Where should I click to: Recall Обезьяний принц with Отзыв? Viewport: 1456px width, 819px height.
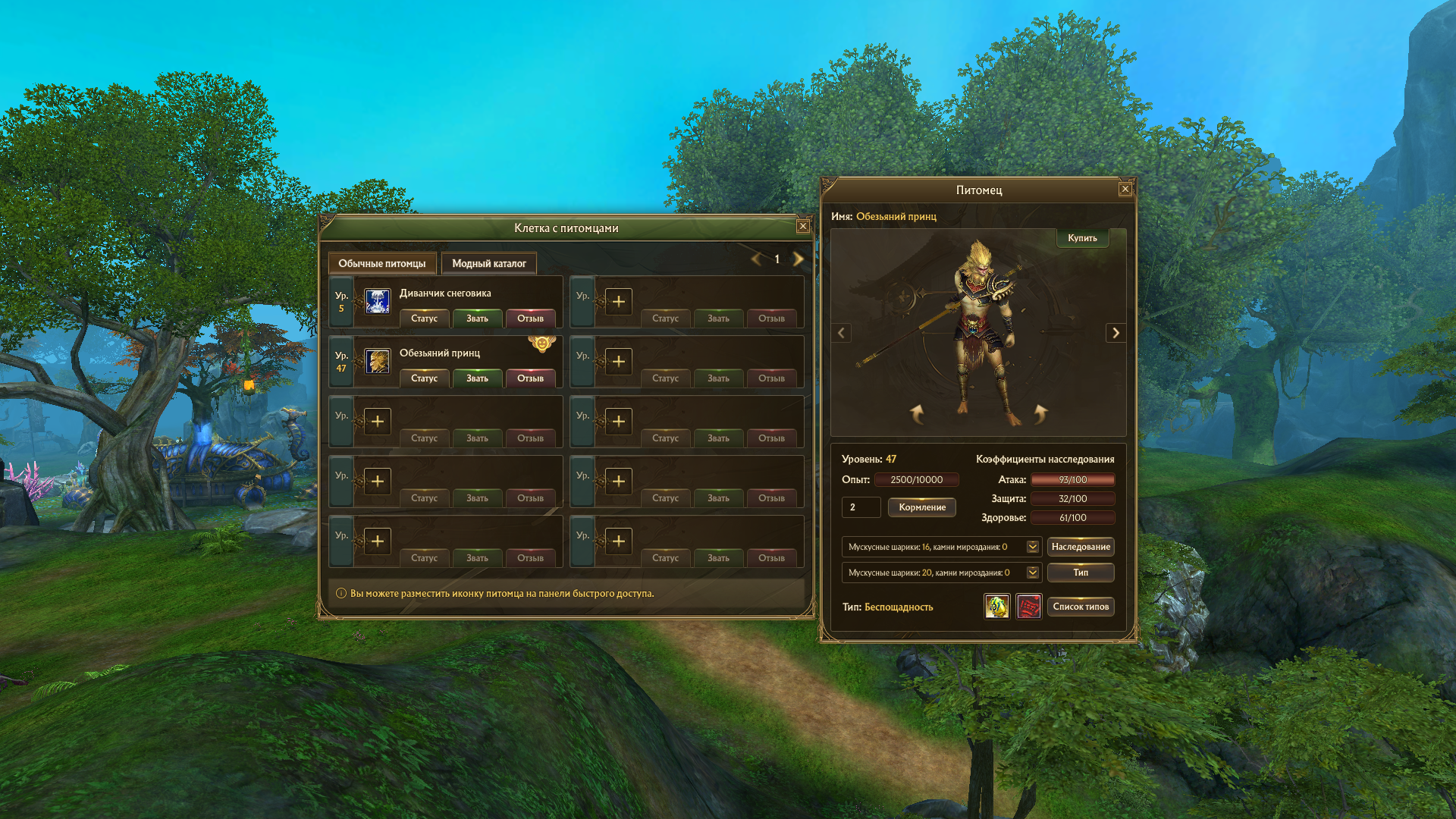click(530, 378)
